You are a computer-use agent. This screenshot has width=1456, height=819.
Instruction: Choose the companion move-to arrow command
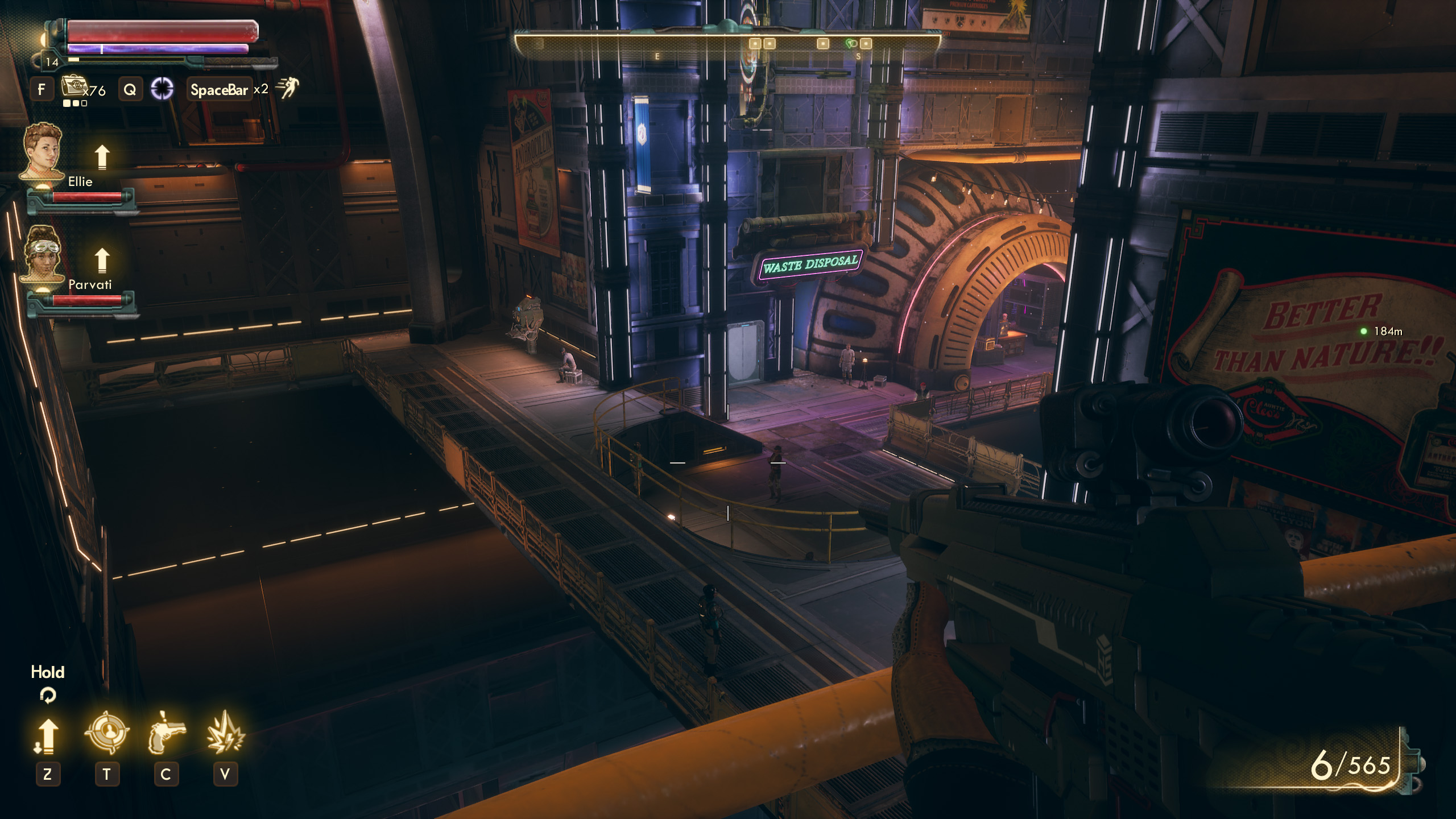click(x=48, y=735)
